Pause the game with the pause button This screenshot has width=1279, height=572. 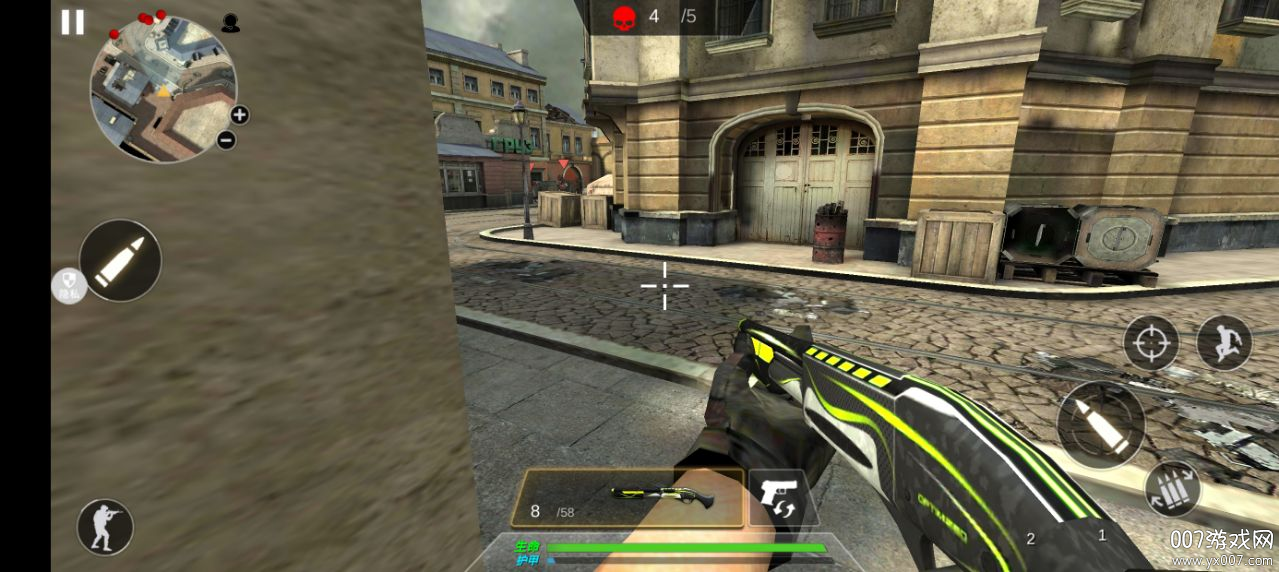(x=72, y=22)
